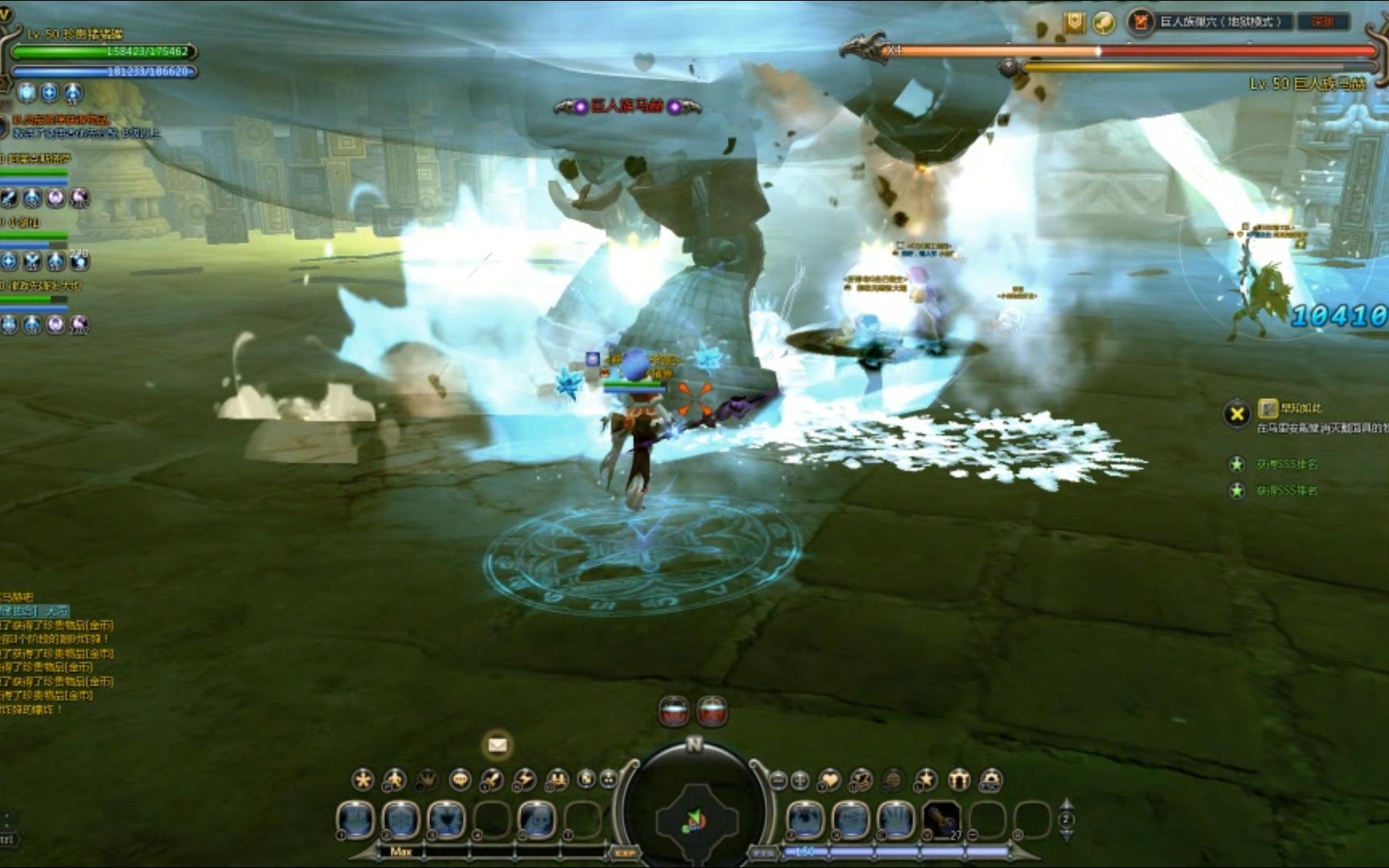1389x868 pixels.
Task: Close the quest tracker with yellow X
Action: coord(1237,414)
